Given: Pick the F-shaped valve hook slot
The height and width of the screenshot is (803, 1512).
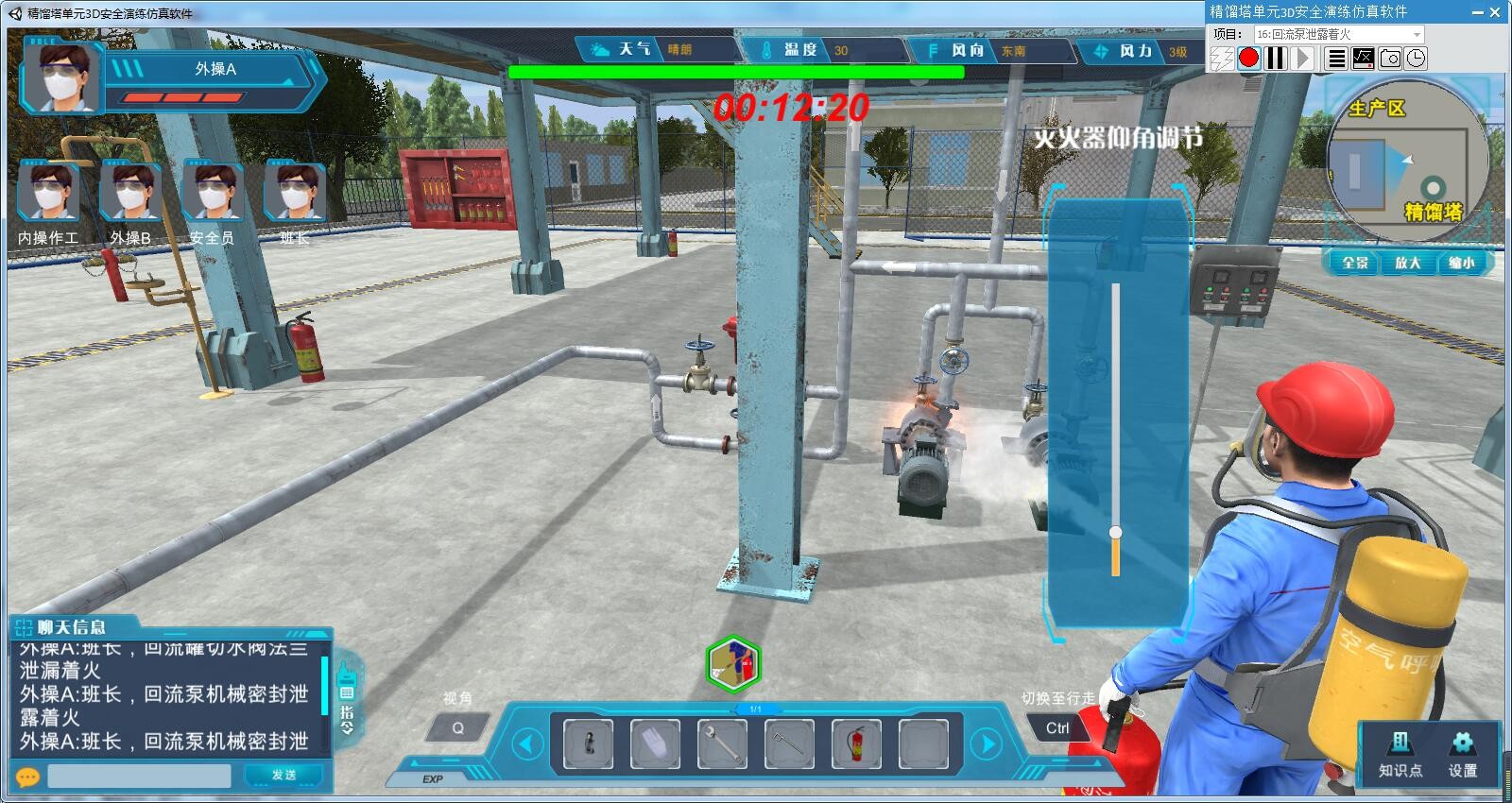Looking at the screenshot, I should pos(789,743).
